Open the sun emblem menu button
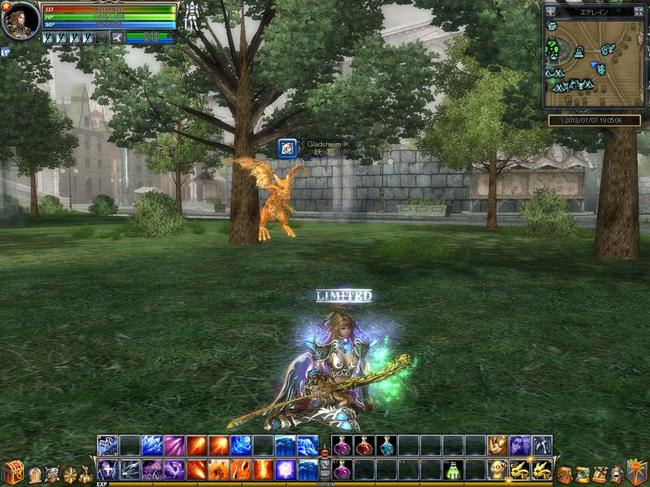The width and height of the screenshot is (650, 487). click(x=634, y=470)
